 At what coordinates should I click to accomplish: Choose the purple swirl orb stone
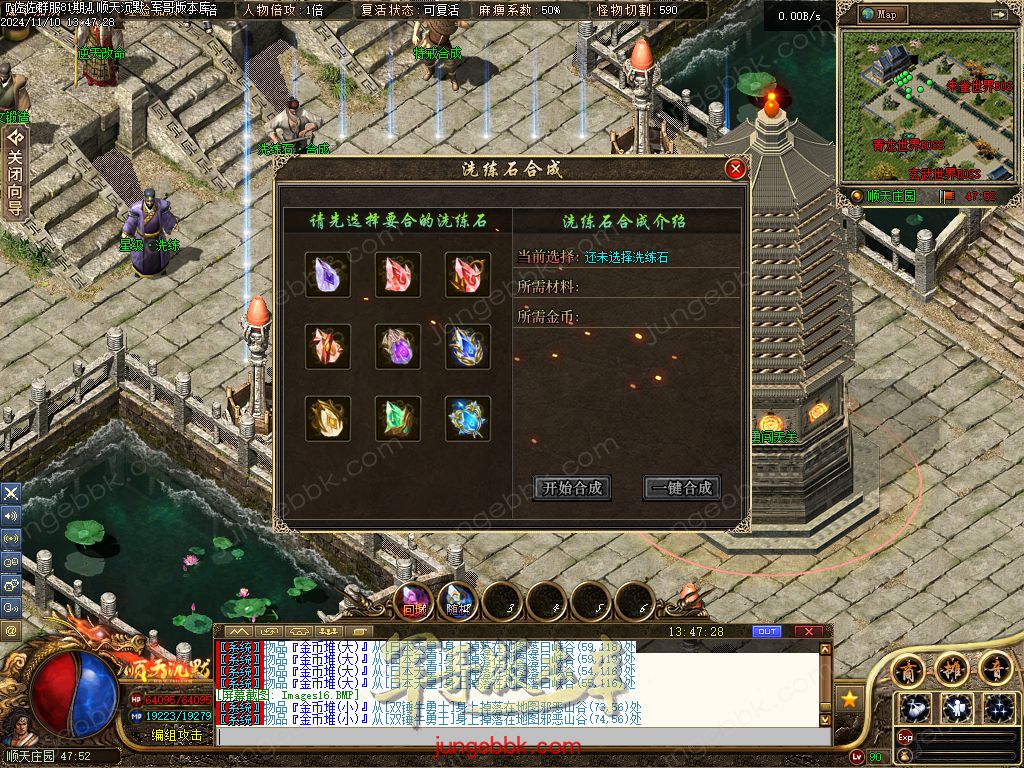(x=398, y=347)
